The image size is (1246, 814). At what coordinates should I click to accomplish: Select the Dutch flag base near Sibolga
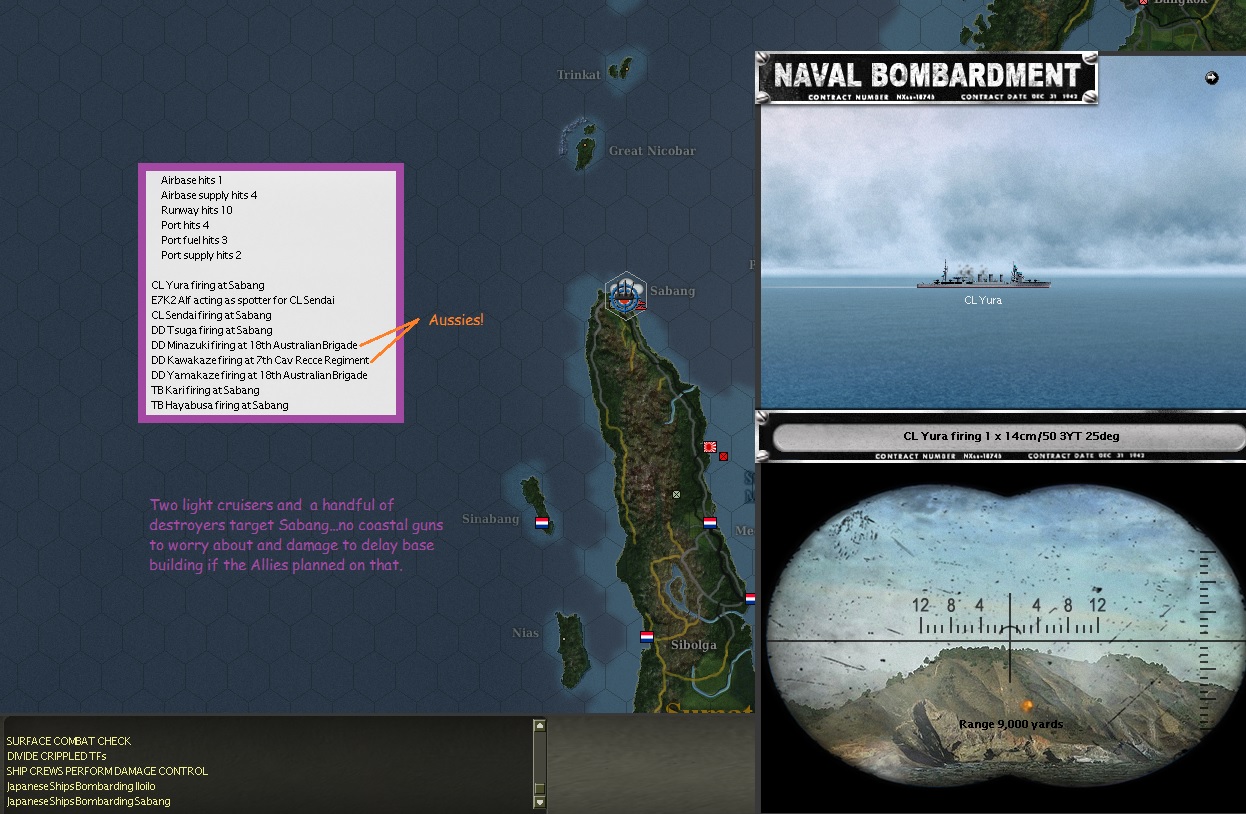point(647,636)
